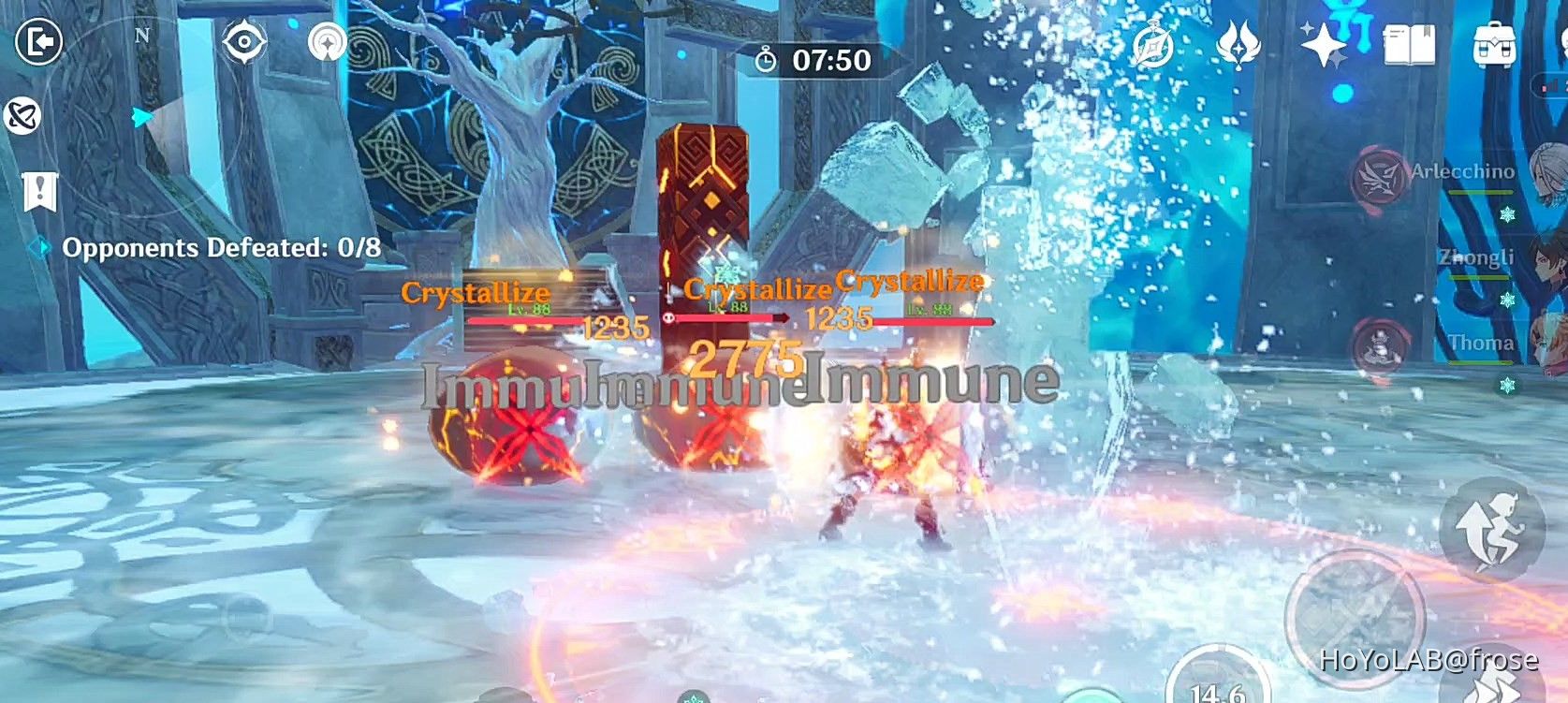
Task: Switch to Thoma via his portrait
Action: (1547, 346)
